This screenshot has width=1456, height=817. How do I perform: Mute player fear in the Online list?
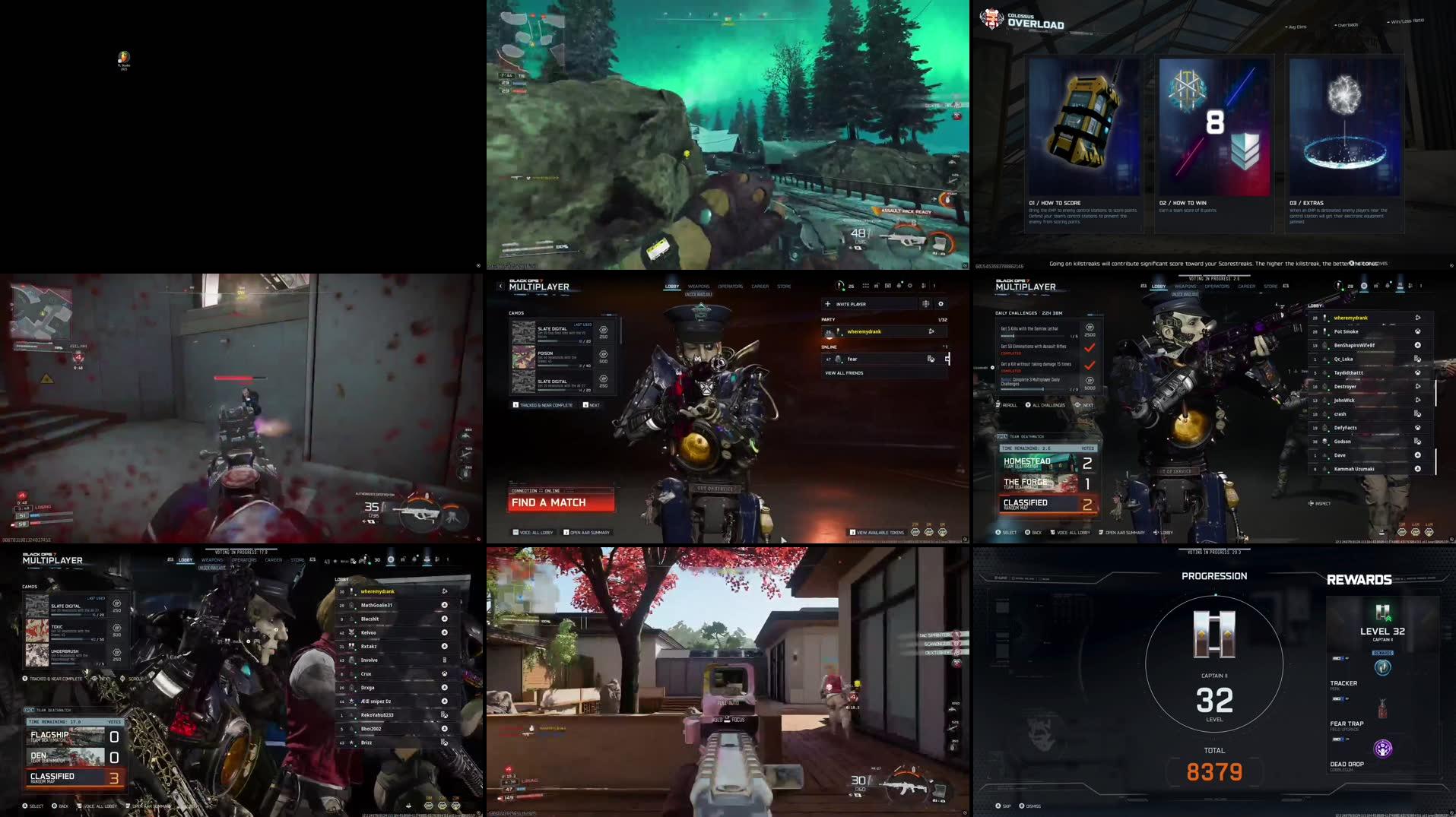932,359
